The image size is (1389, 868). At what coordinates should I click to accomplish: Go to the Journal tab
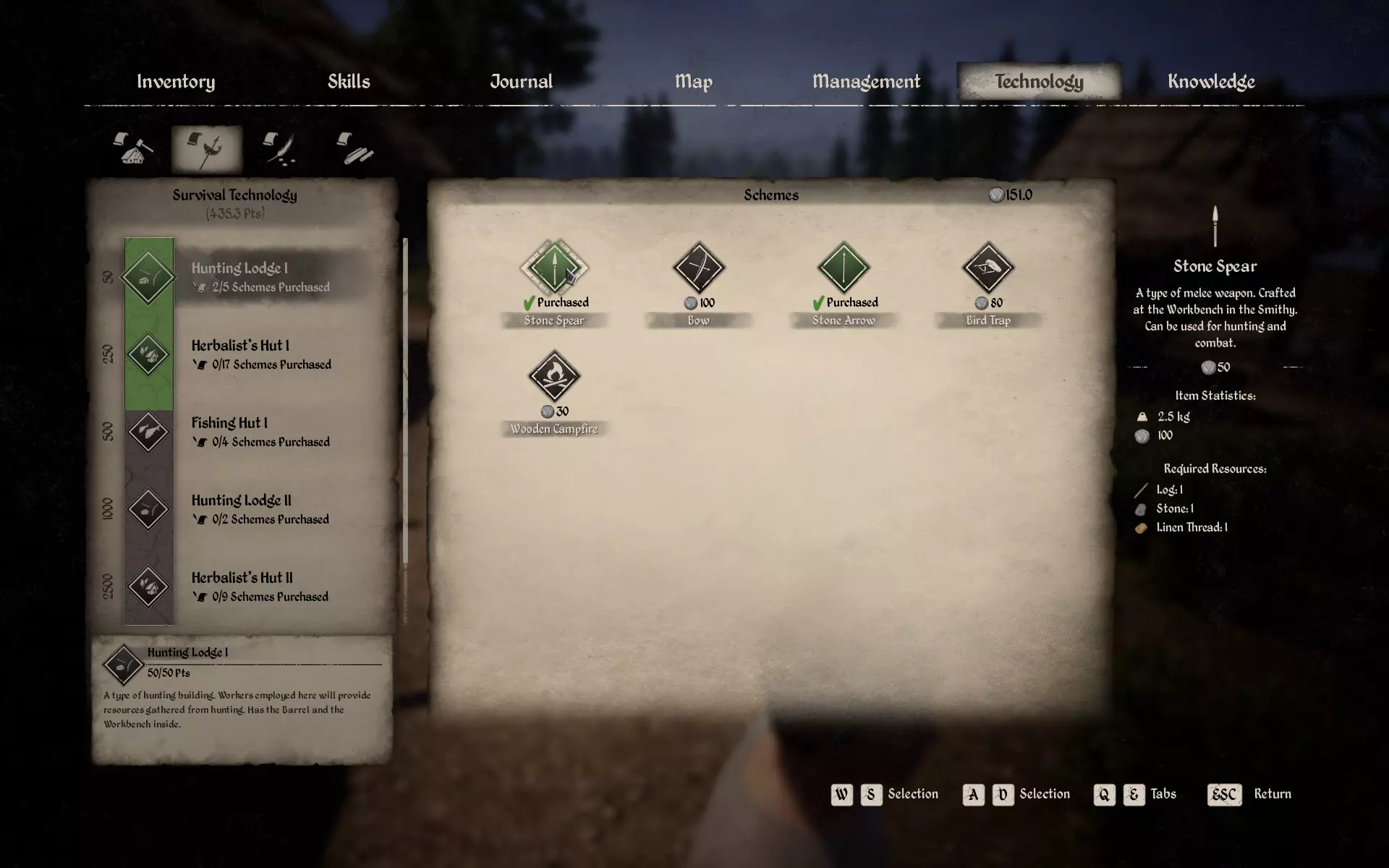(521, 82)
